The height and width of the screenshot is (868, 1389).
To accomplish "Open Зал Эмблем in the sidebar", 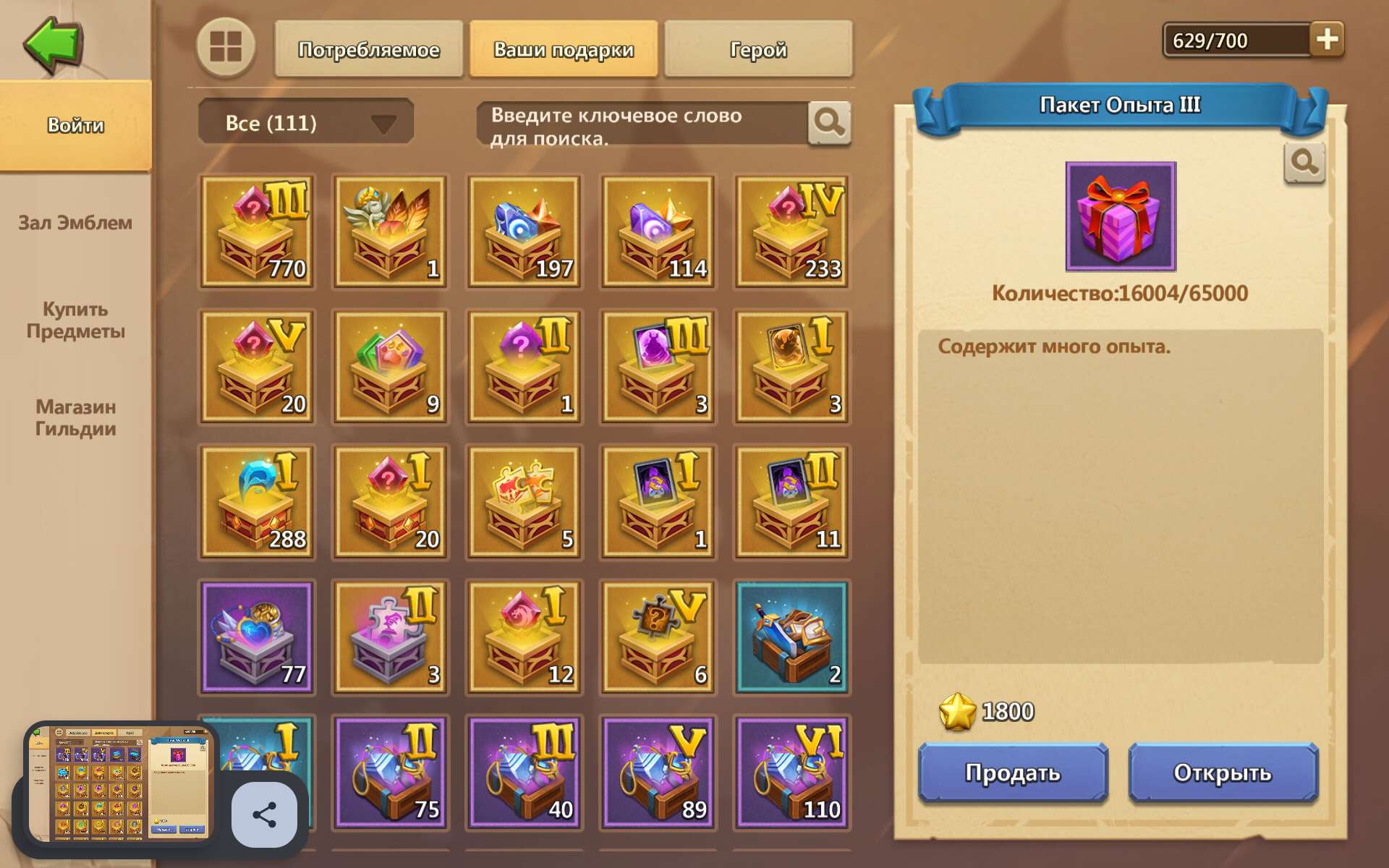I will pyautogui.click(x=74, y=224).
